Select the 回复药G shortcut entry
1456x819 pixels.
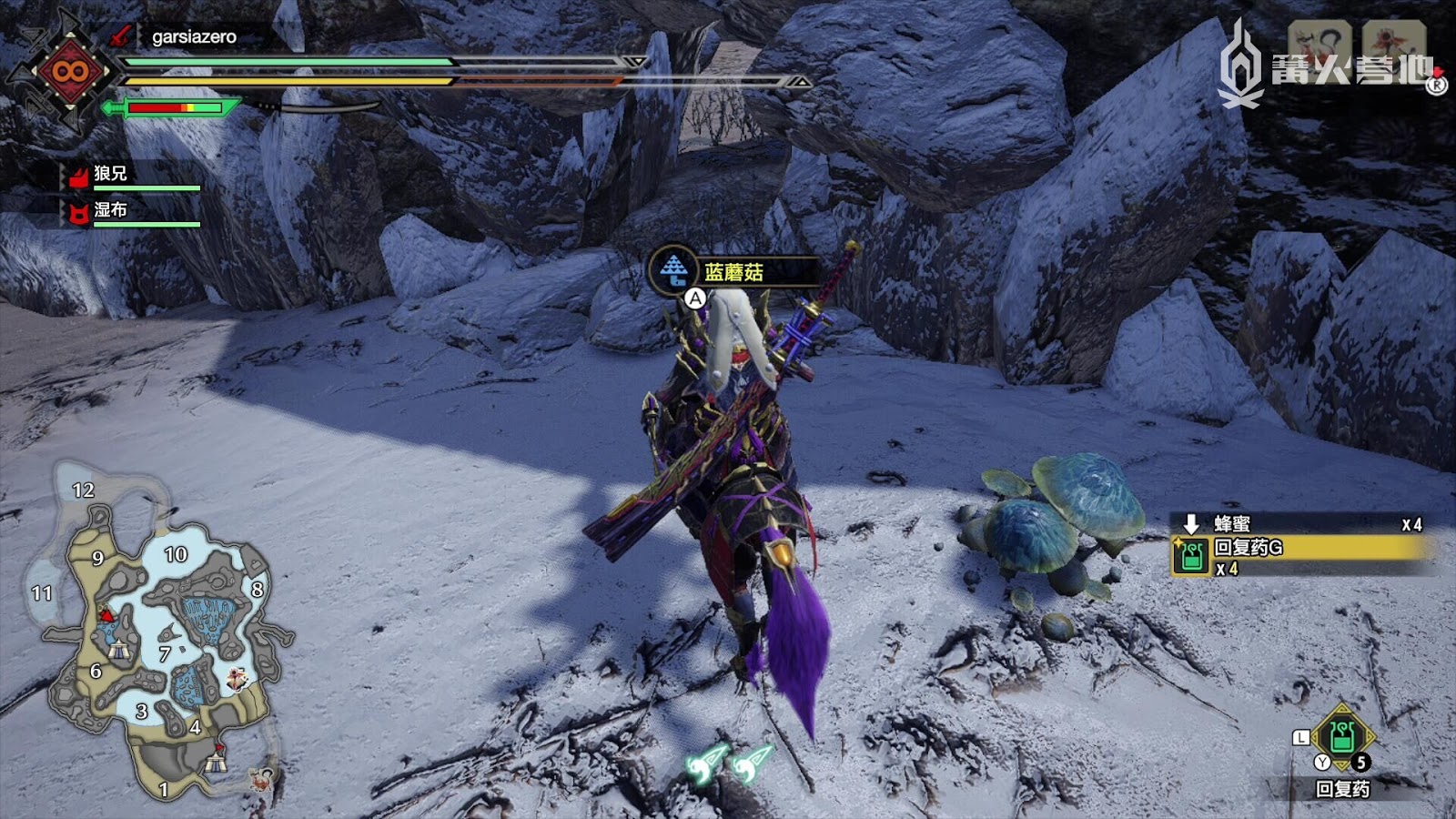(1299, 548)
